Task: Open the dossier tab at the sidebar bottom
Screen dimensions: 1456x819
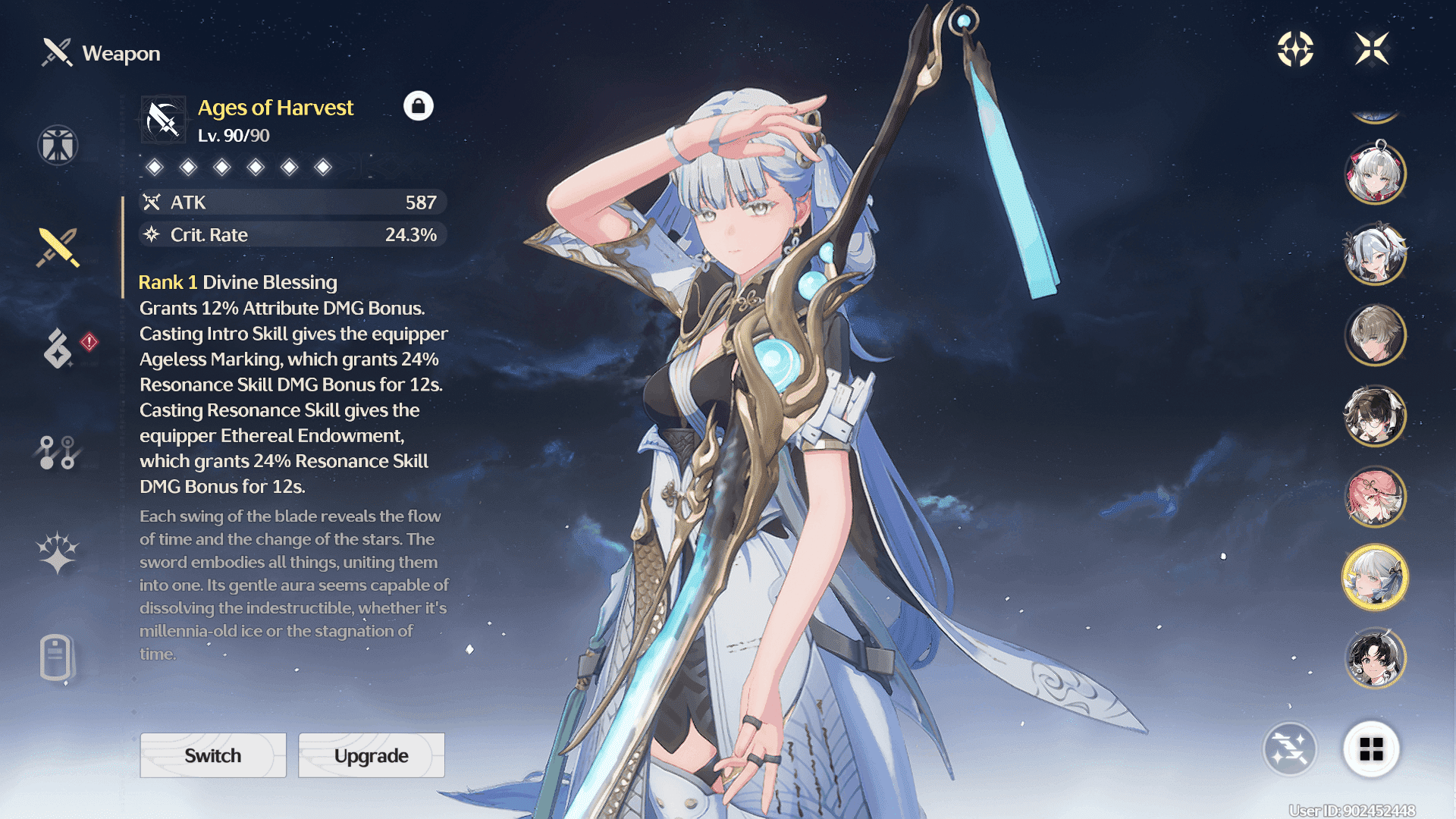Action: coord(56,657)
